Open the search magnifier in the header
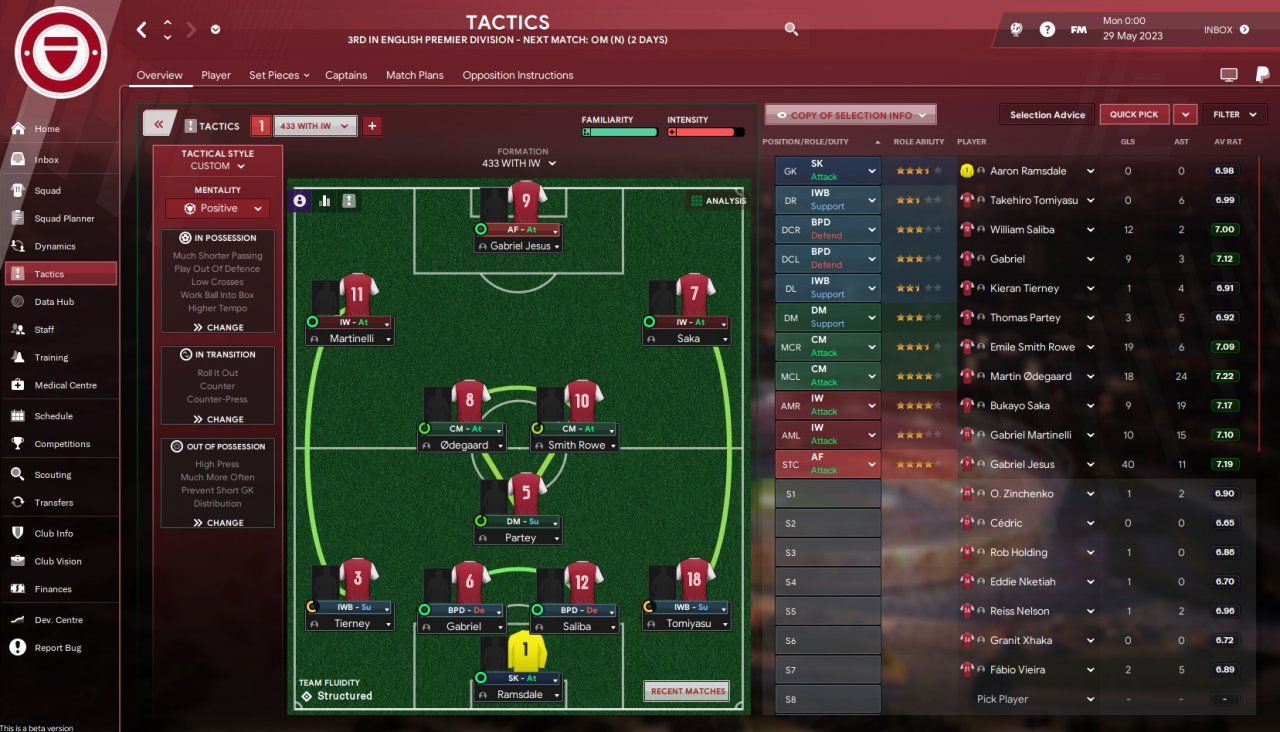The image size is (1280, 732). pos(791,30)
